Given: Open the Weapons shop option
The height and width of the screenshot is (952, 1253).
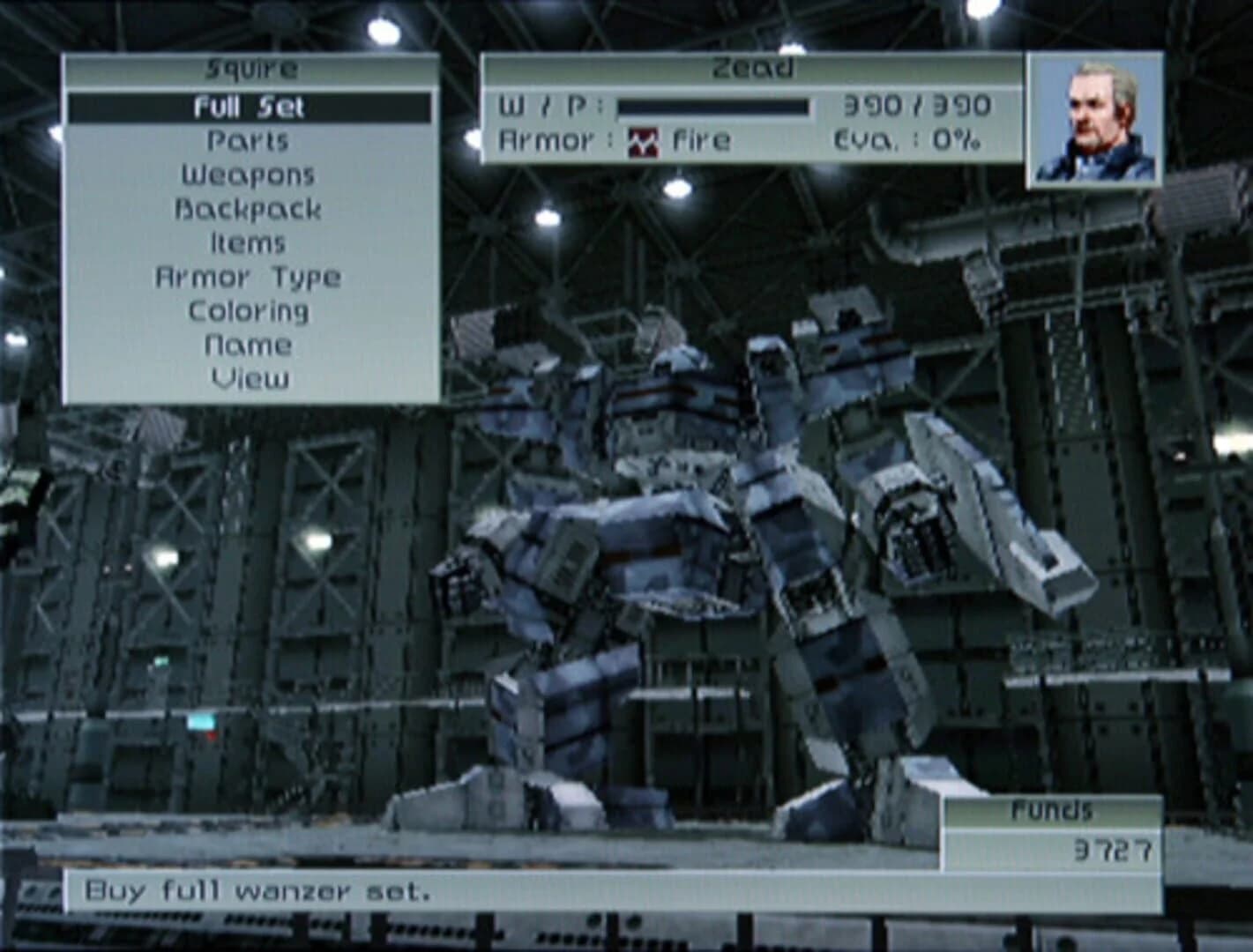Looking at the screenshot, I should (x=250, y=174).
